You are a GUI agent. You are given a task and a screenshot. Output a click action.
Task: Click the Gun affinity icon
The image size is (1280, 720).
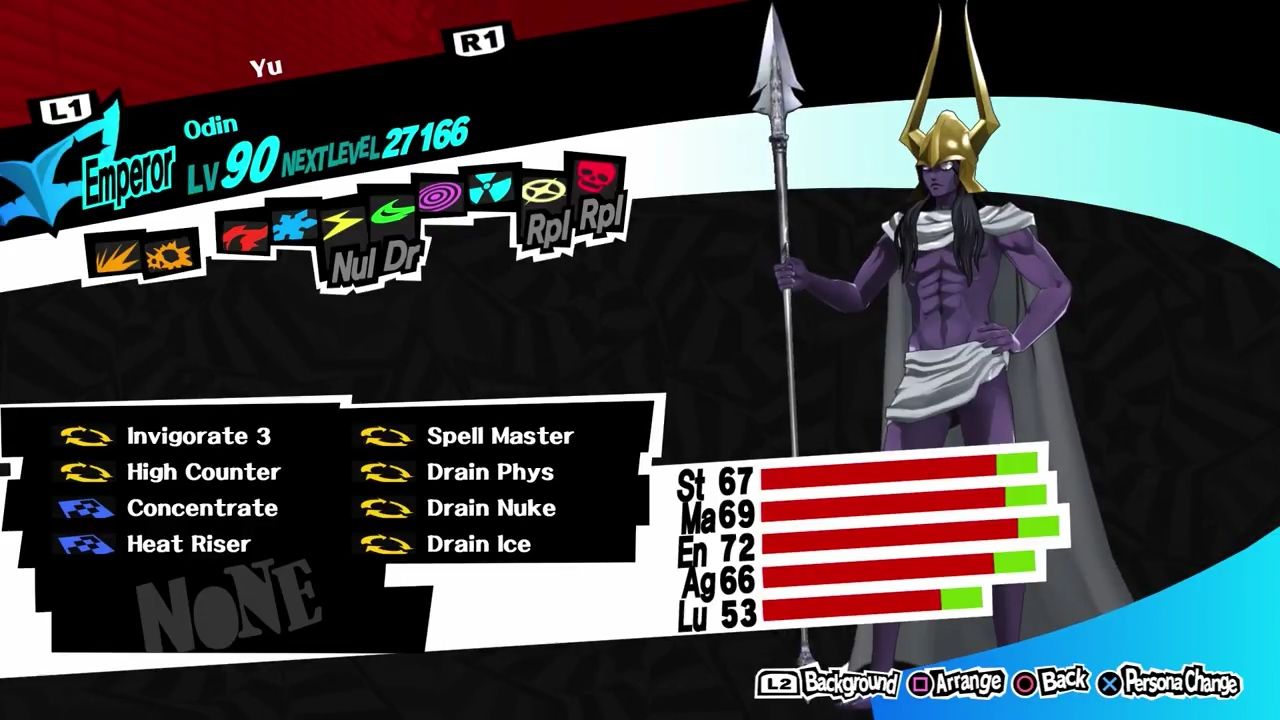pyautogui.click(x=168, y=255)
